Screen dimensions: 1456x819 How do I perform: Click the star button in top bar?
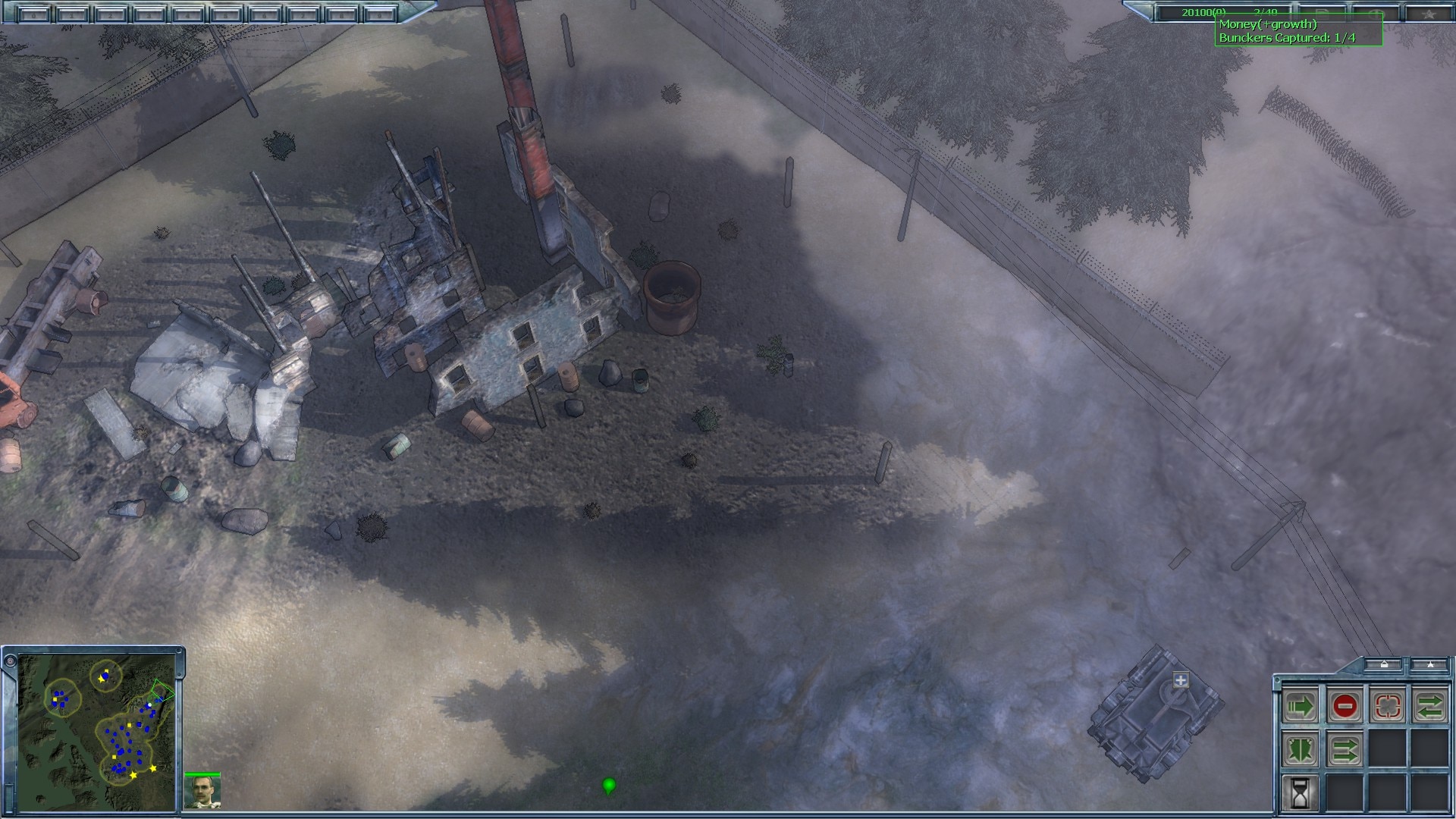click(1427, 13)
